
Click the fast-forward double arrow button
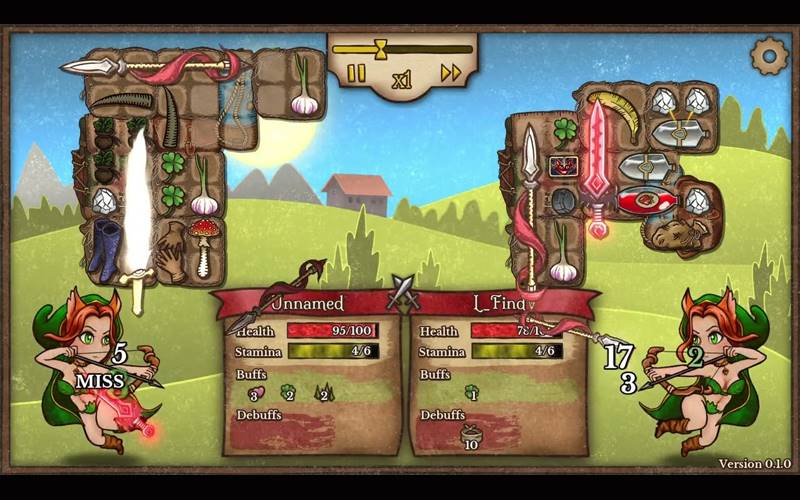click(x=451, y=72)
